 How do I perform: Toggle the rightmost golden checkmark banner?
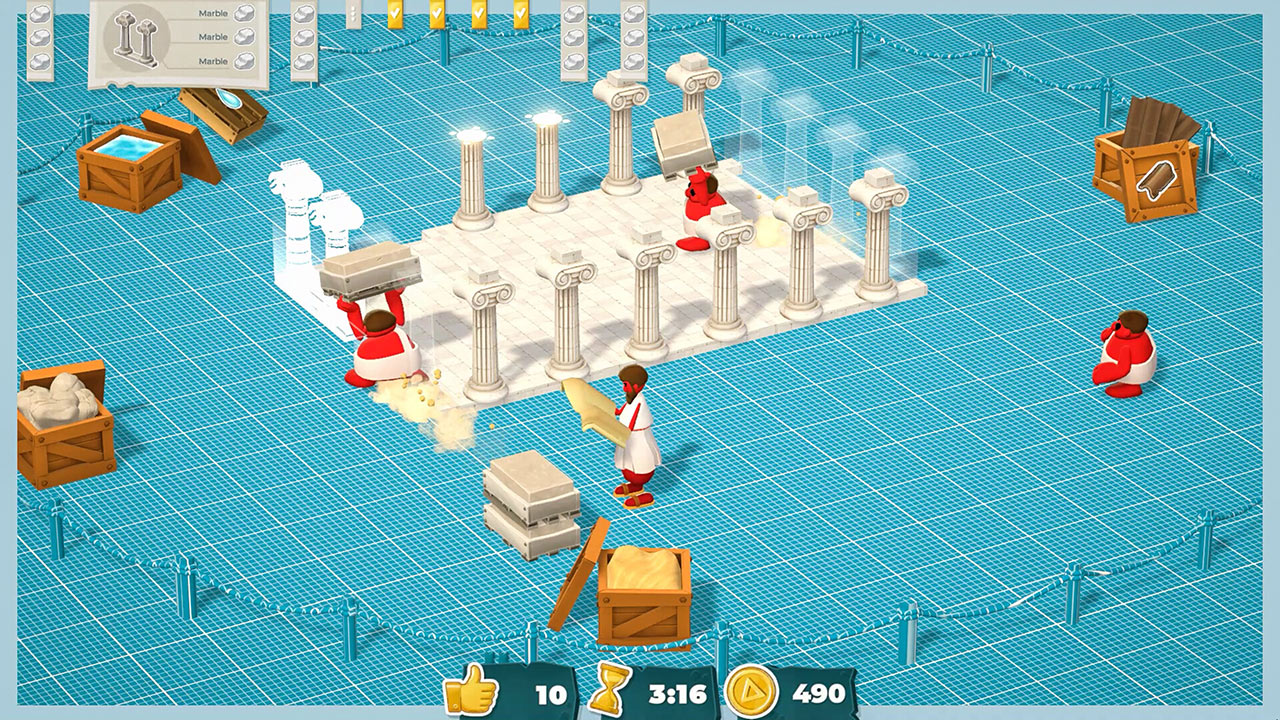click(521, 14)
